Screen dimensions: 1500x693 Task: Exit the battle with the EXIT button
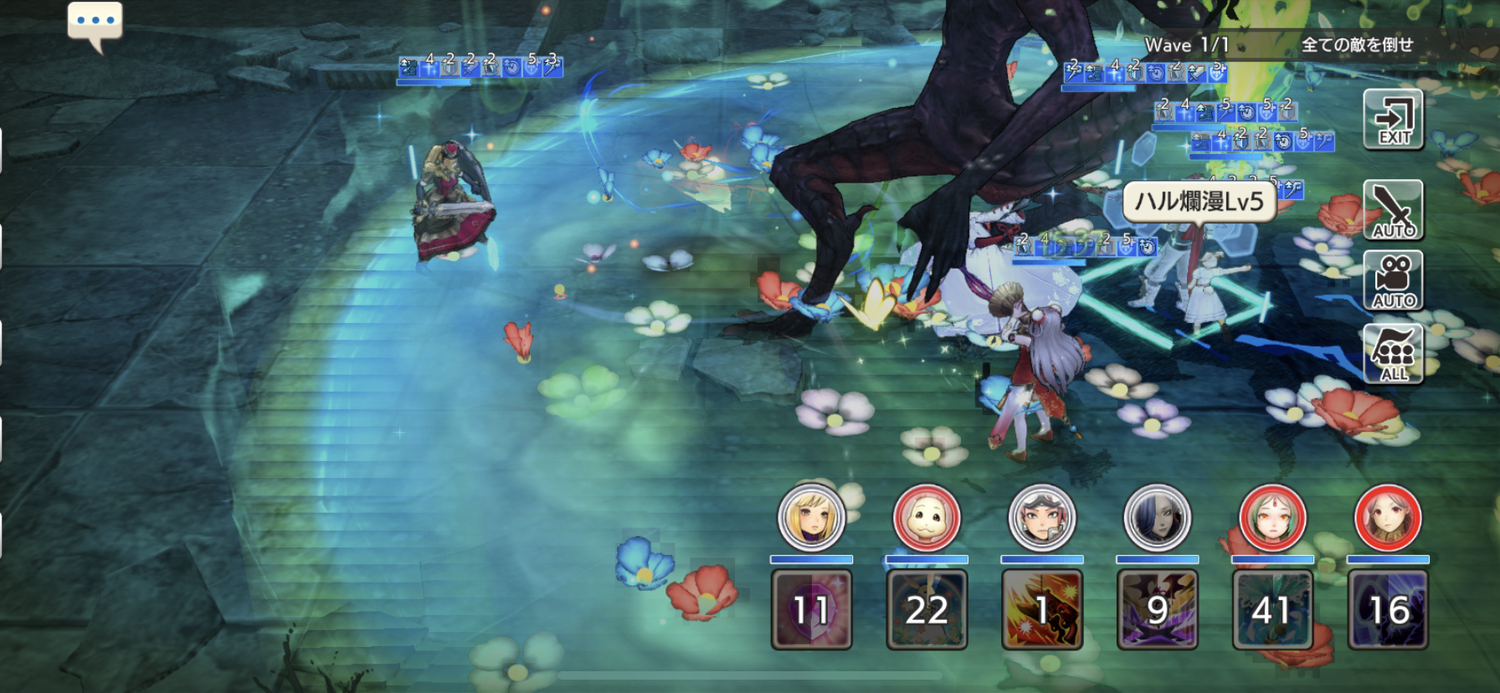click(1393, 120)
